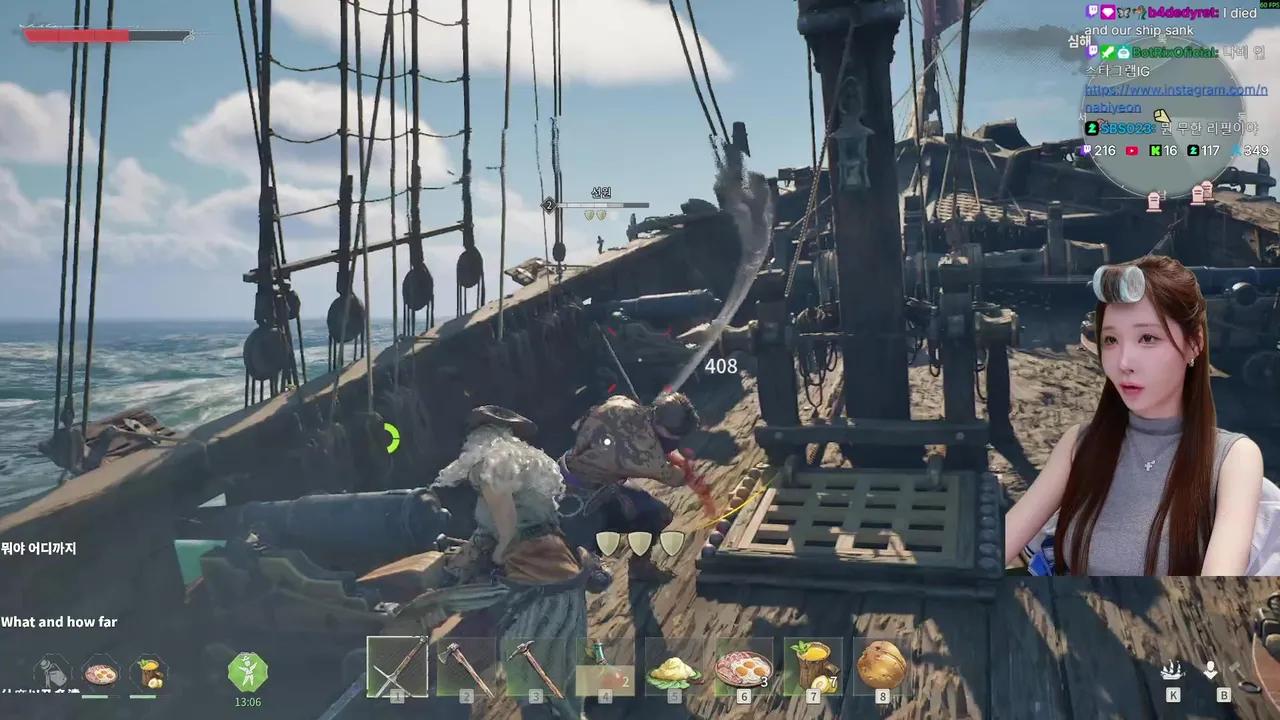Click the green character buff icon

tap(247, 671)
